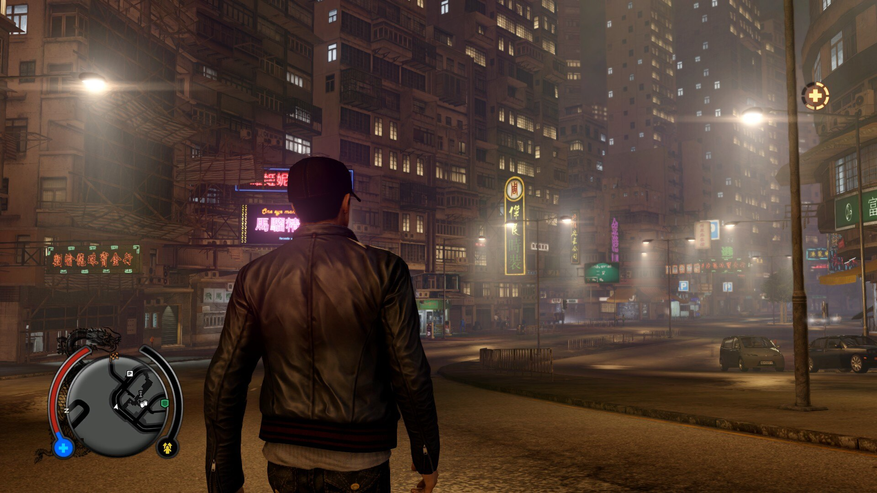Click the orange health shrine progress icon

(815, 96)
